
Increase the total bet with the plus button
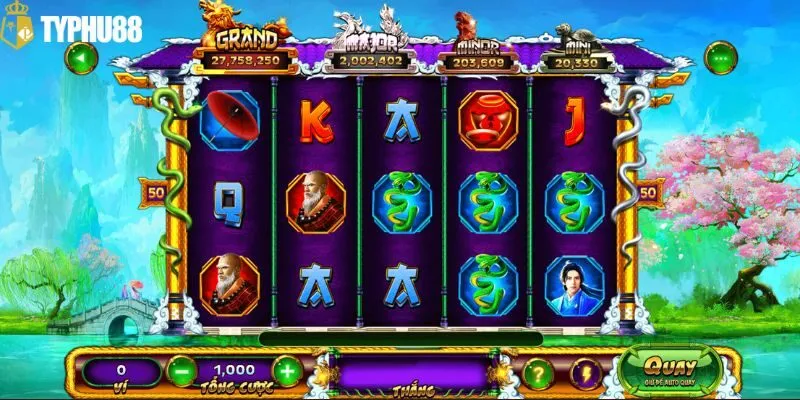(287, 372)
